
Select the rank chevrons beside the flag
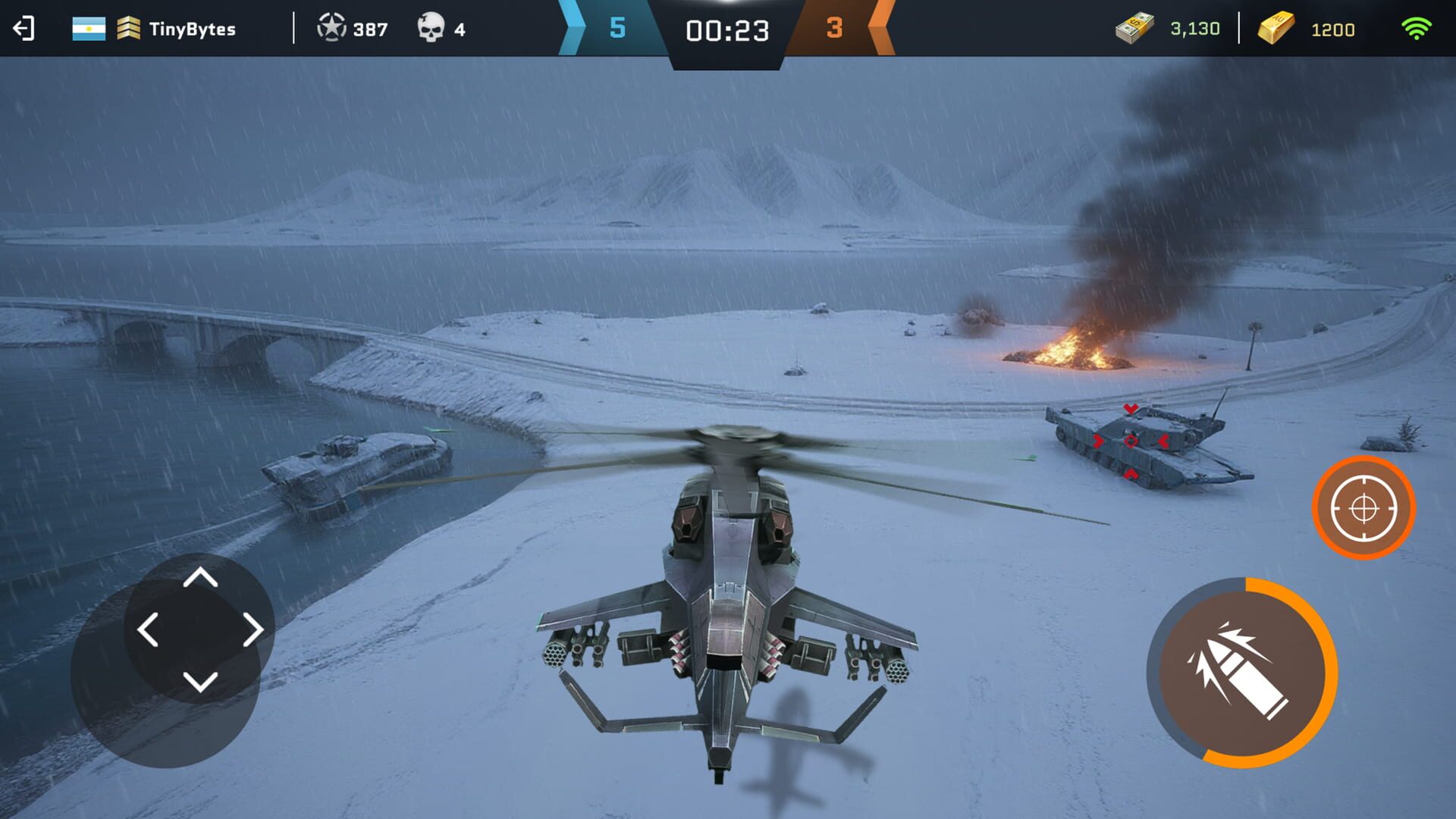click(x=130, y=29)
